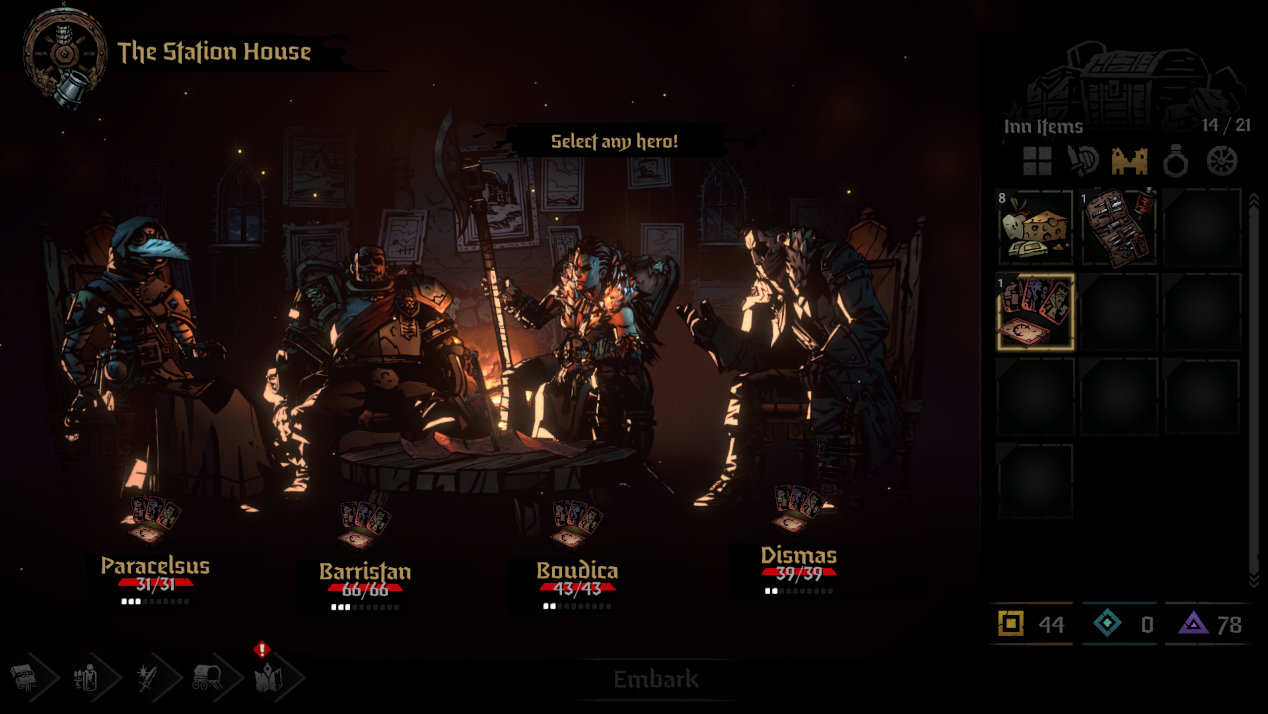Screen dimensions: 1268x714
Task: Switch to the ring trinkets filter
Action: tap(1176, 161)
